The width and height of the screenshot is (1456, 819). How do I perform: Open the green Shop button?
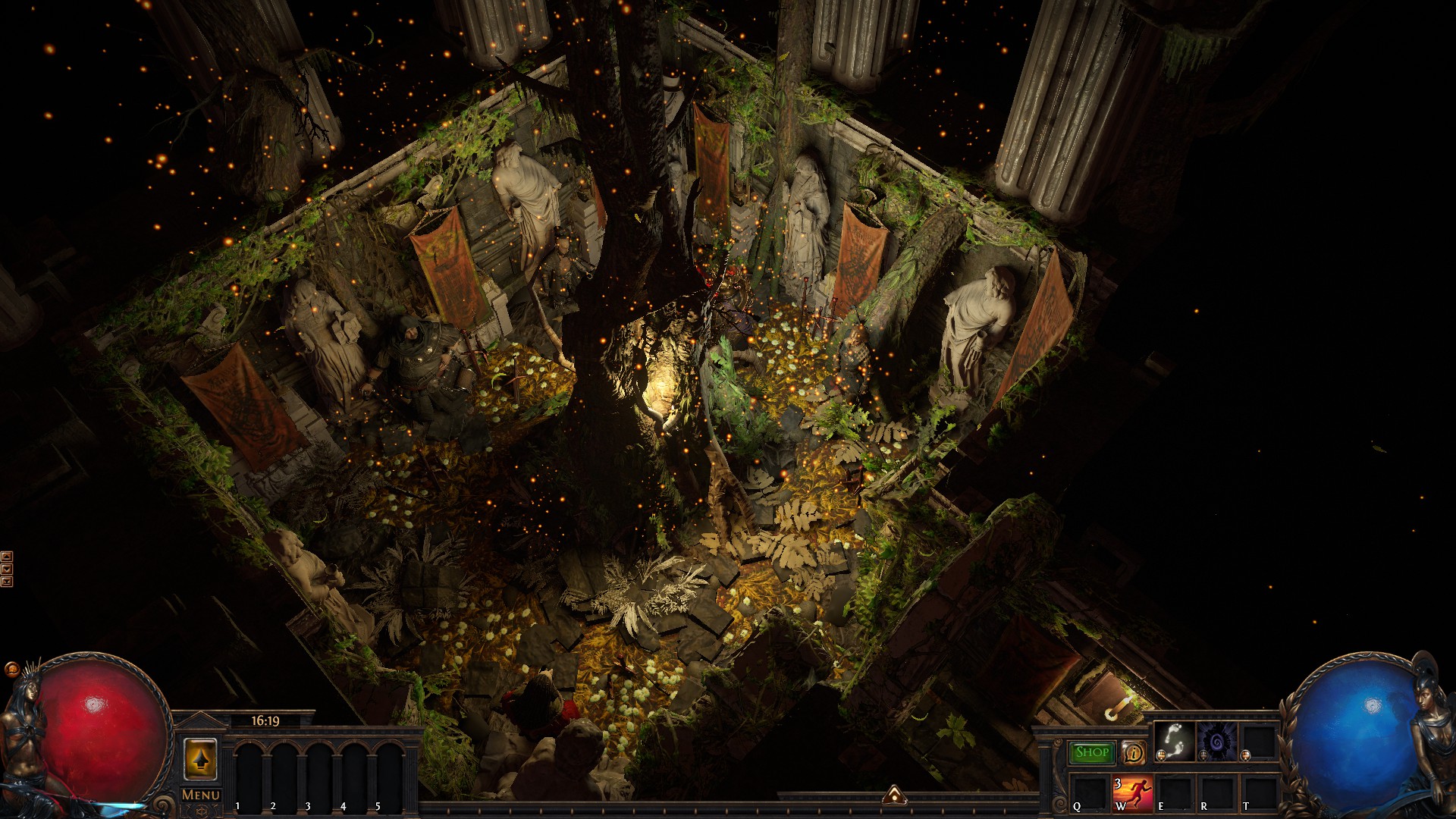(x=1091, y=752)
